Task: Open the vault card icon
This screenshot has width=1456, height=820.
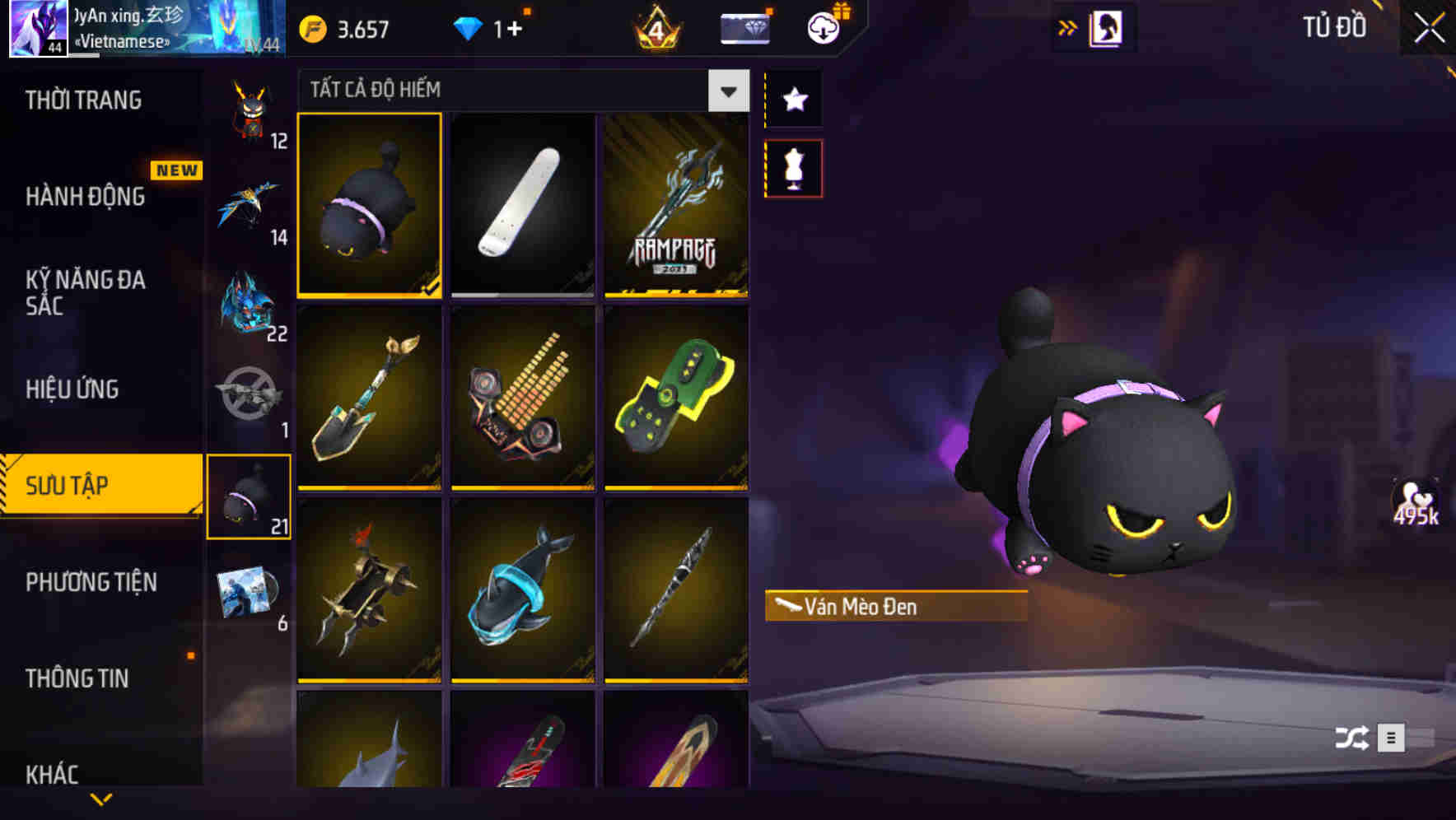Action: pos(742,27)
